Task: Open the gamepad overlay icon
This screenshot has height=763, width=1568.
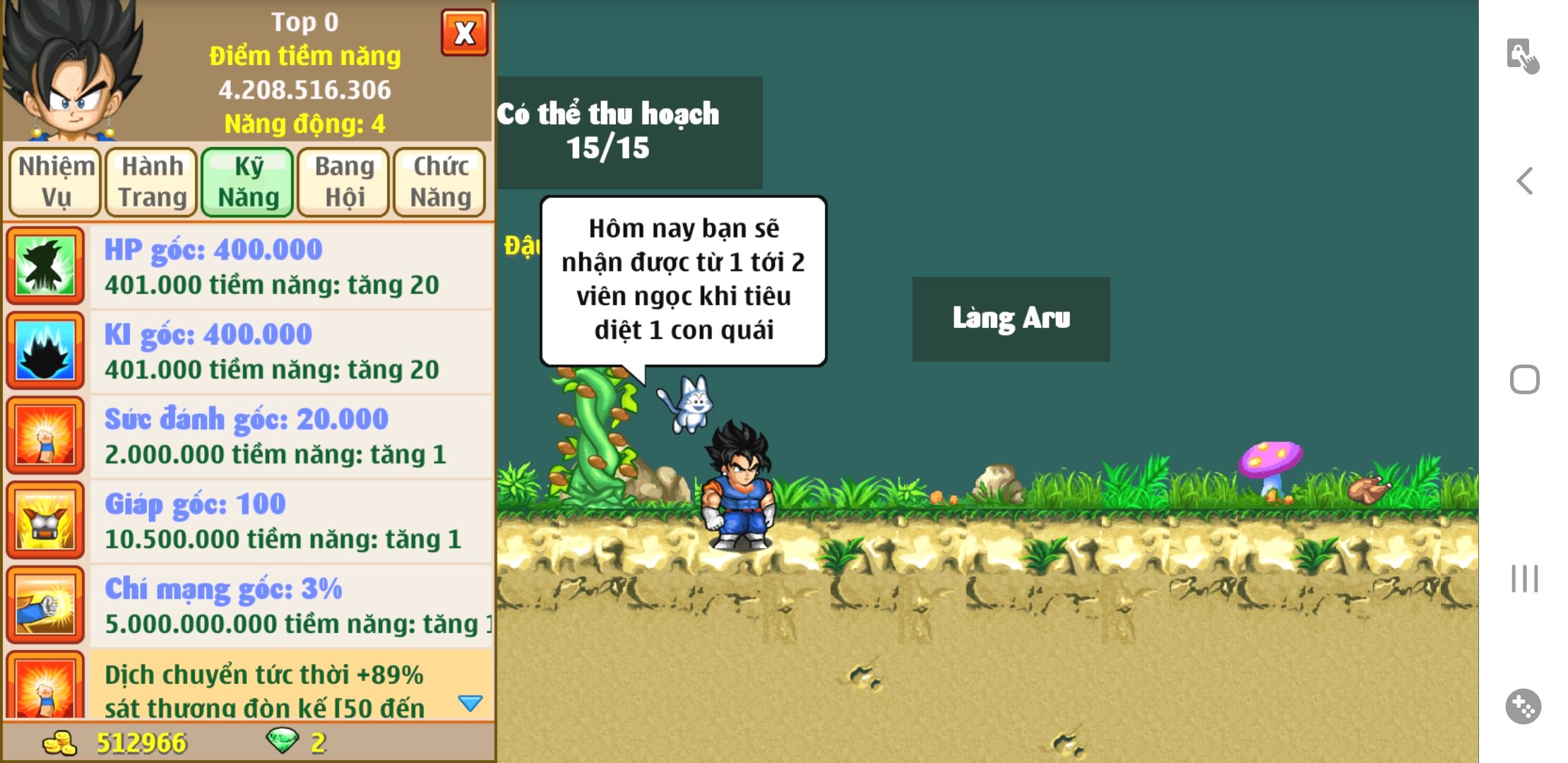Action: coord(1524,706)
